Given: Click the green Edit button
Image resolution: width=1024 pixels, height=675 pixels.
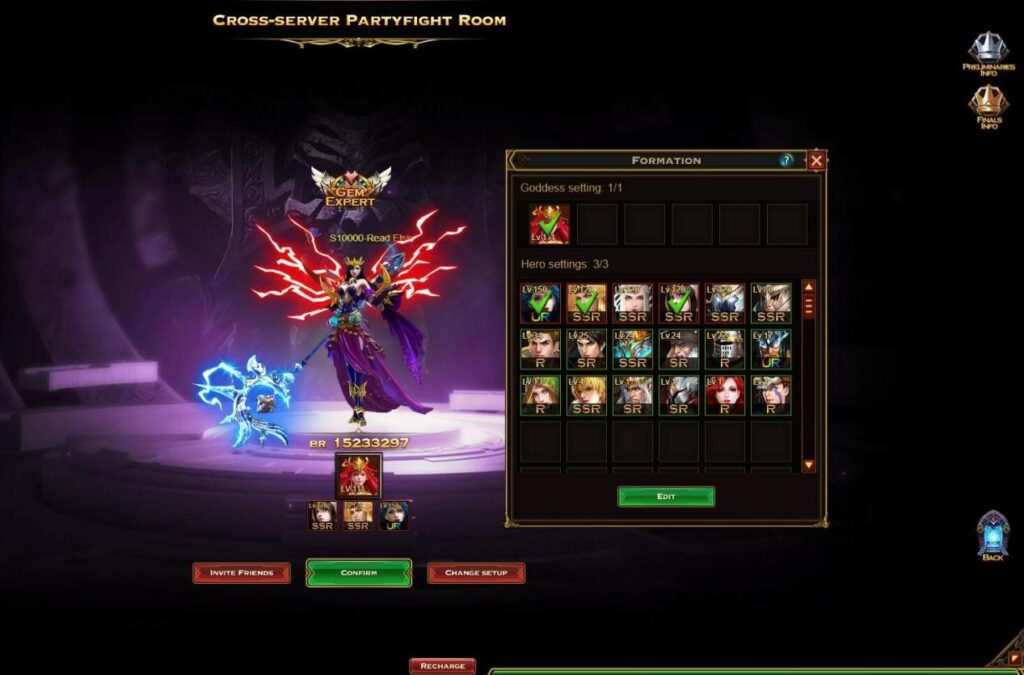Looking at the screenshot, I should 666,497.
